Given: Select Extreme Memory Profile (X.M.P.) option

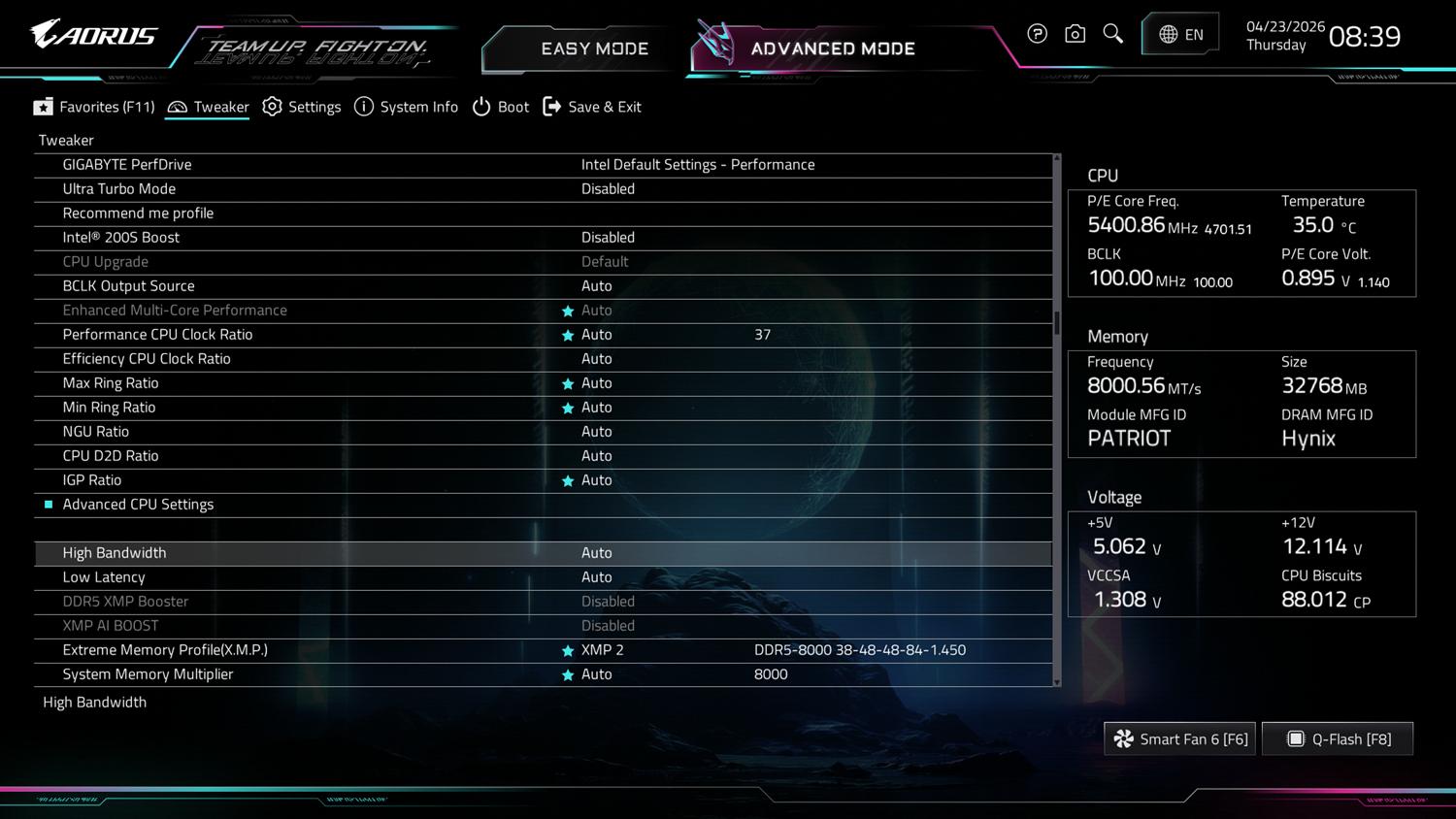Looking at the screenshot, I should coord(165,650).
